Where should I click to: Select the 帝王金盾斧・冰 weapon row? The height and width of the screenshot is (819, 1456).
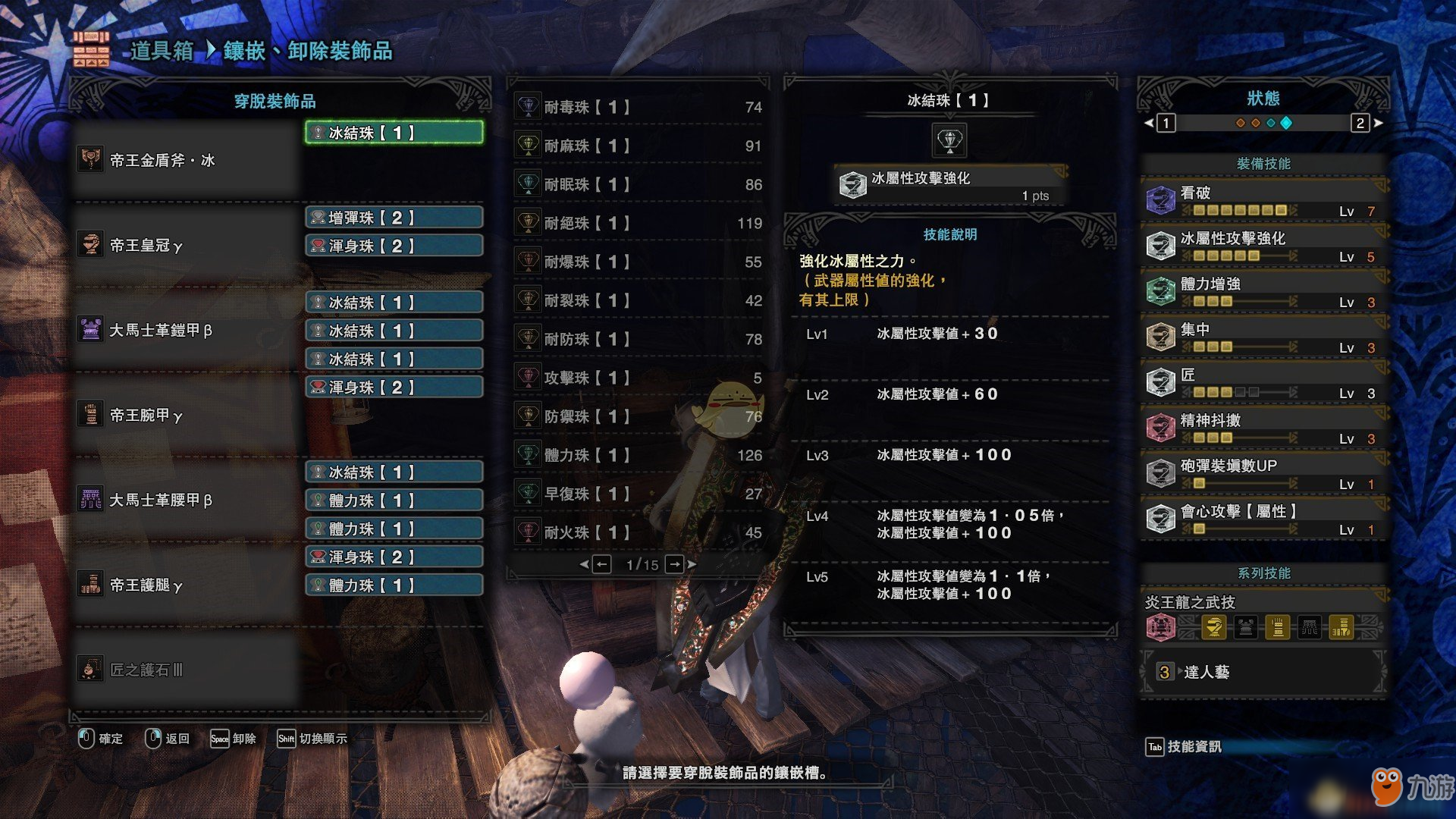click(x=162, y=160)
